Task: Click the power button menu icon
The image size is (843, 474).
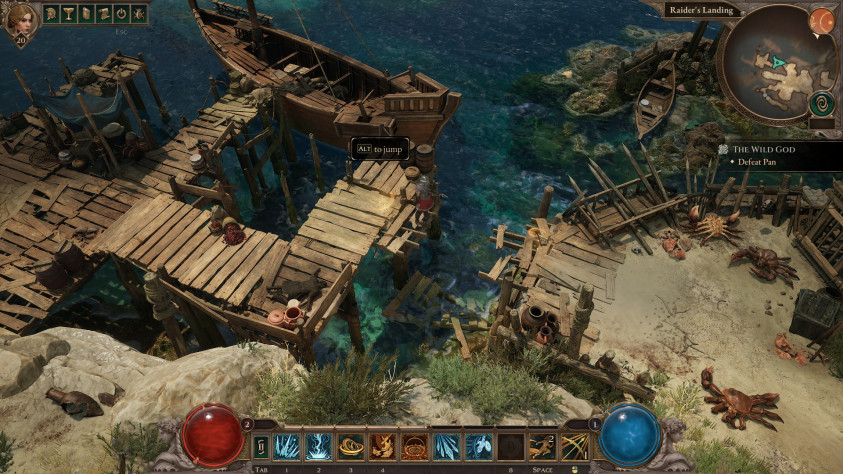Action: [120, 14]
